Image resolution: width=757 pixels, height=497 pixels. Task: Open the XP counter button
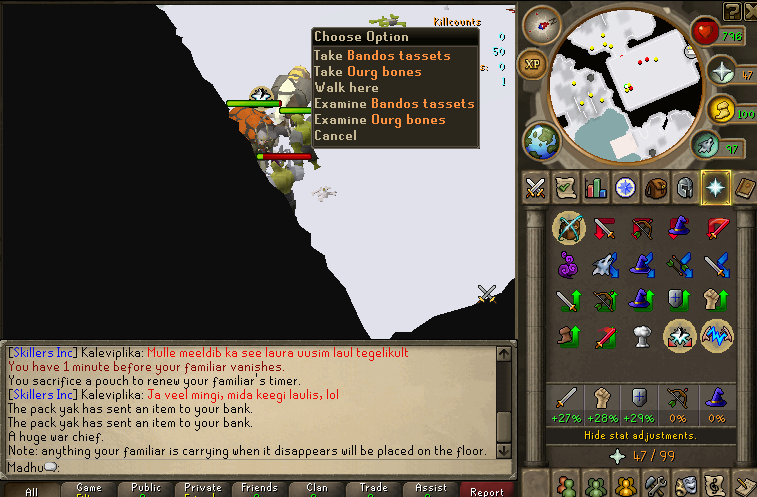tap(534, 63)
